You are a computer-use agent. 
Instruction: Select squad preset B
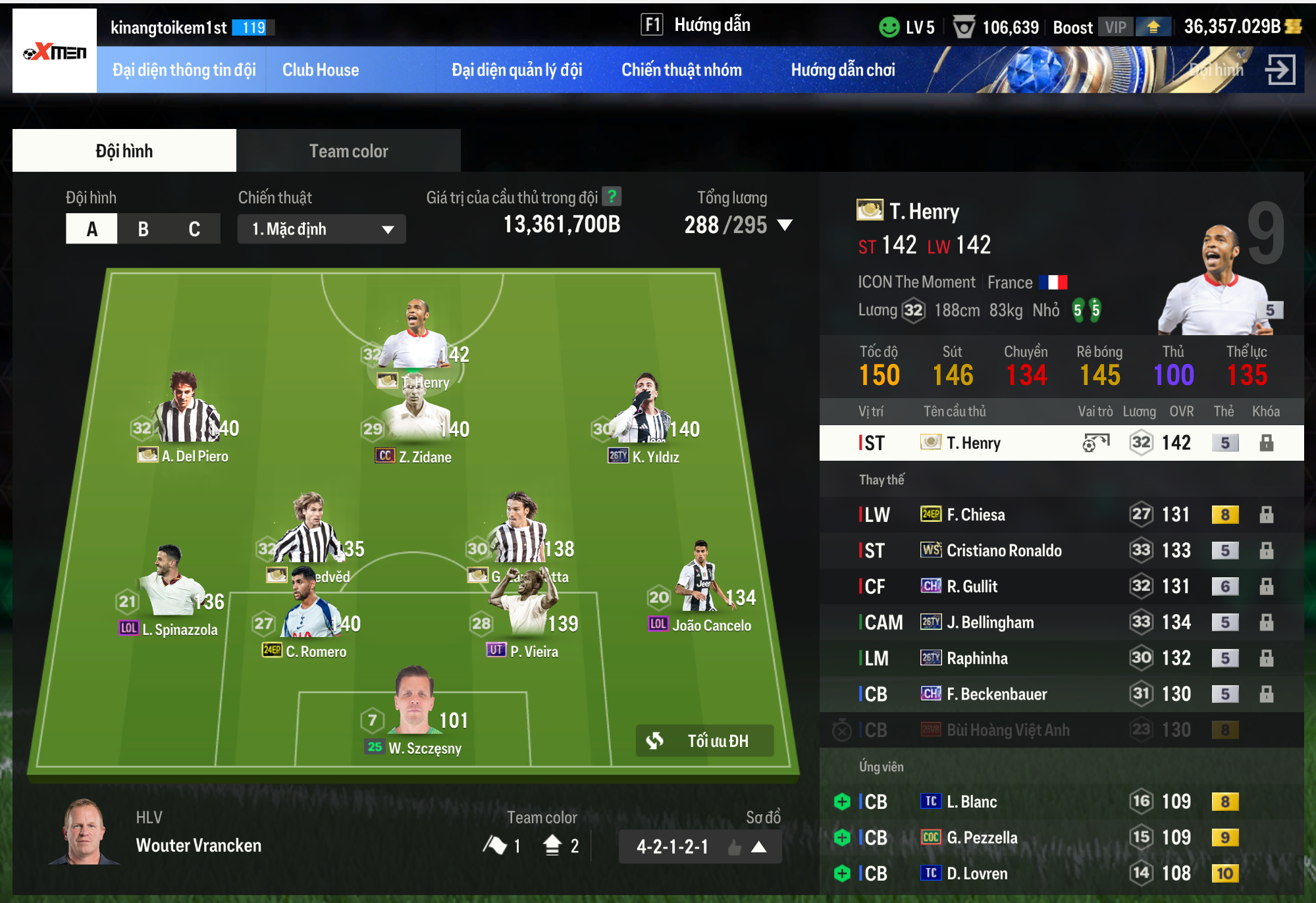pos(143,229)
